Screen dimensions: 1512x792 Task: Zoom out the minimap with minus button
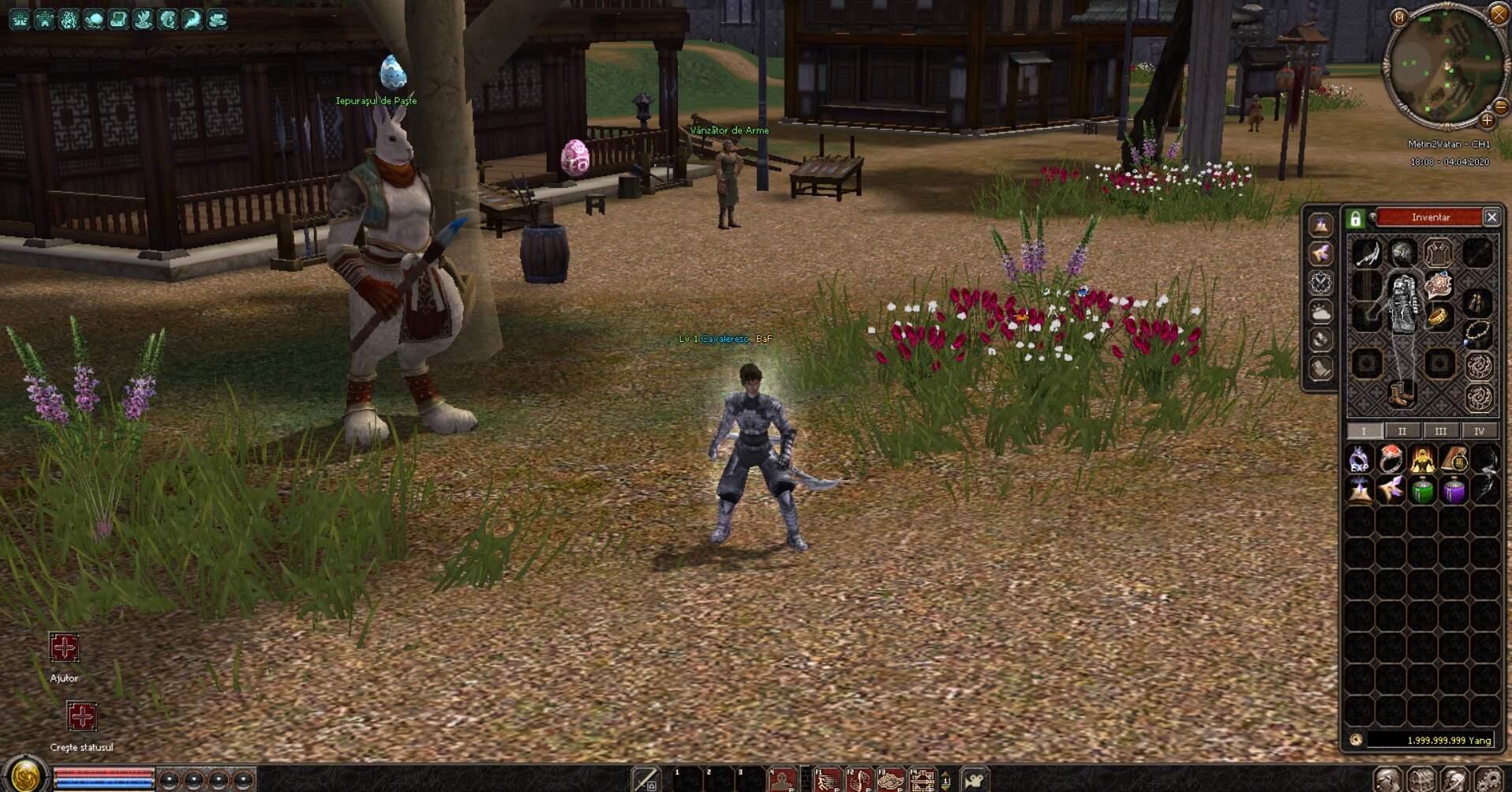tap(1501, 106)
